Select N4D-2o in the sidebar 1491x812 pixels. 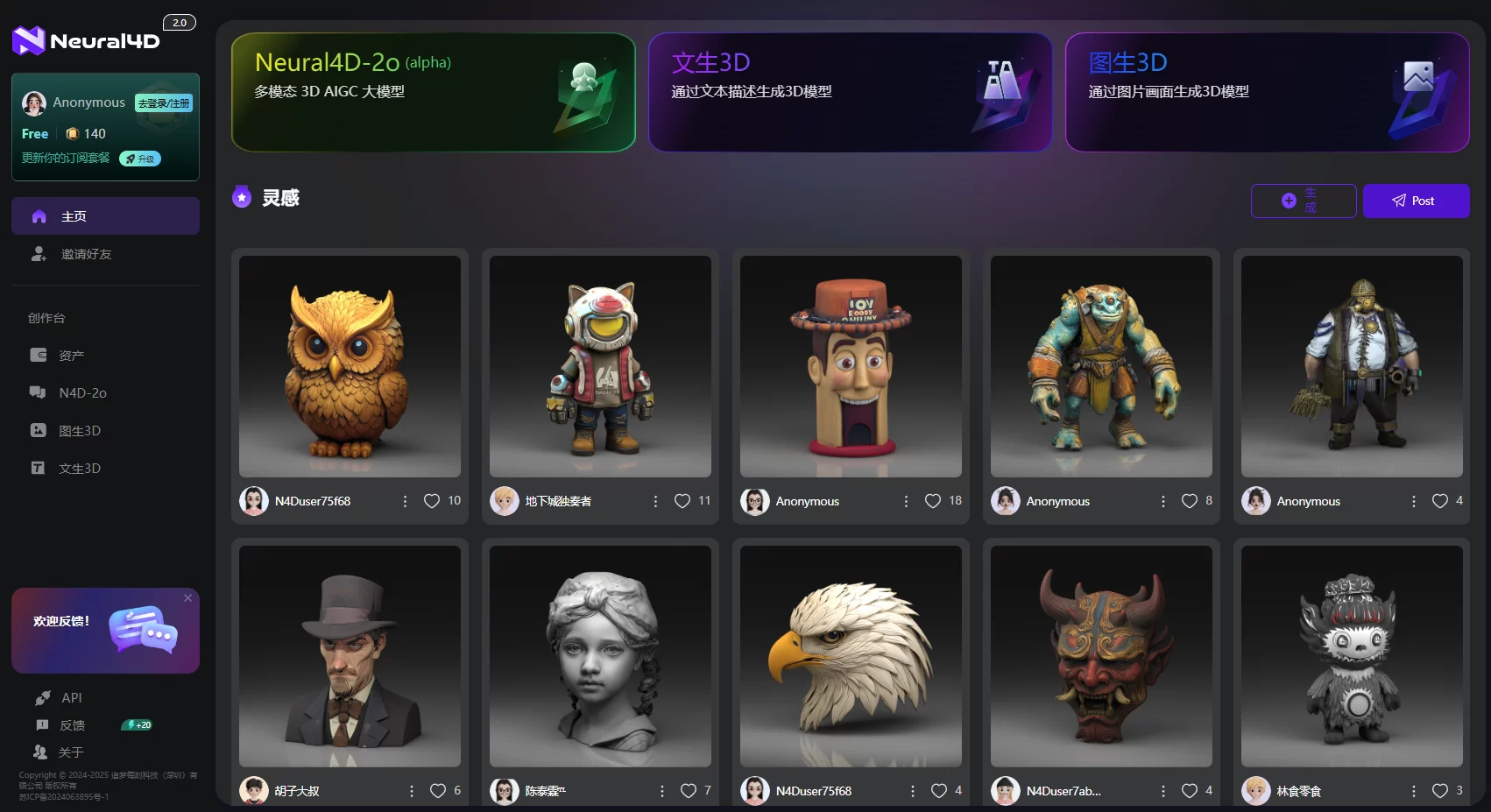(x=82, y=393)
